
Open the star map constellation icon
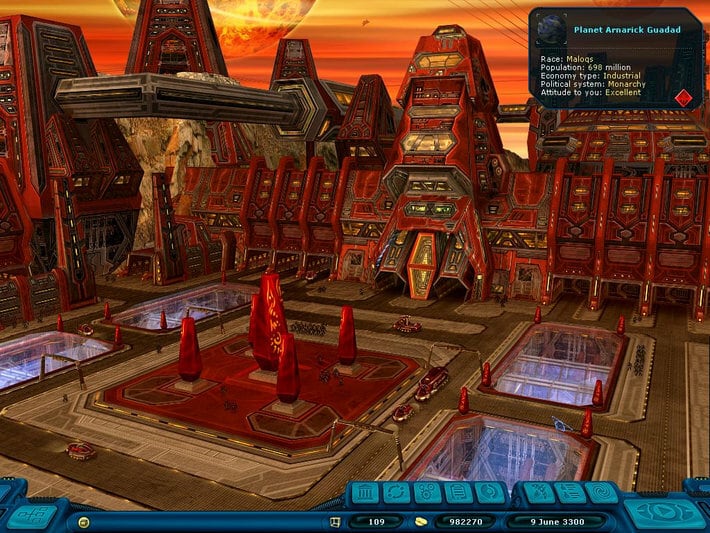[539, 492]
